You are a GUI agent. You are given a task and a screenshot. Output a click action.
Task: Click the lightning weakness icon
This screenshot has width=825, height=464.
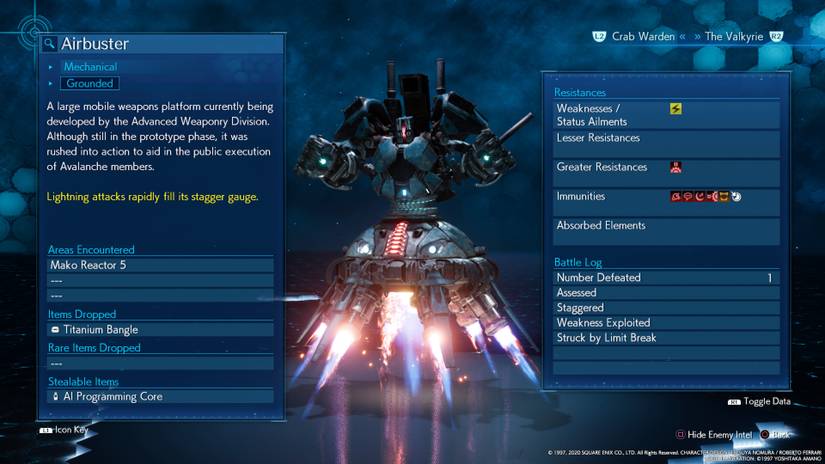click(x=676, y=109)
